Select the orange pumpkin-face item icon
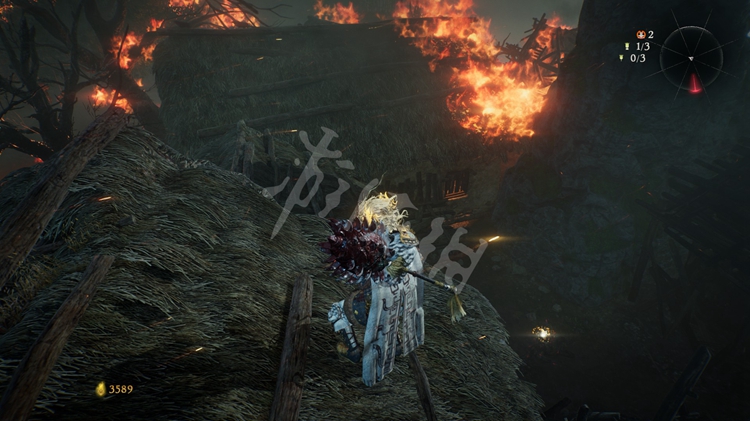The width and height of the screenshot is (750, 421). tap(640, 34)
